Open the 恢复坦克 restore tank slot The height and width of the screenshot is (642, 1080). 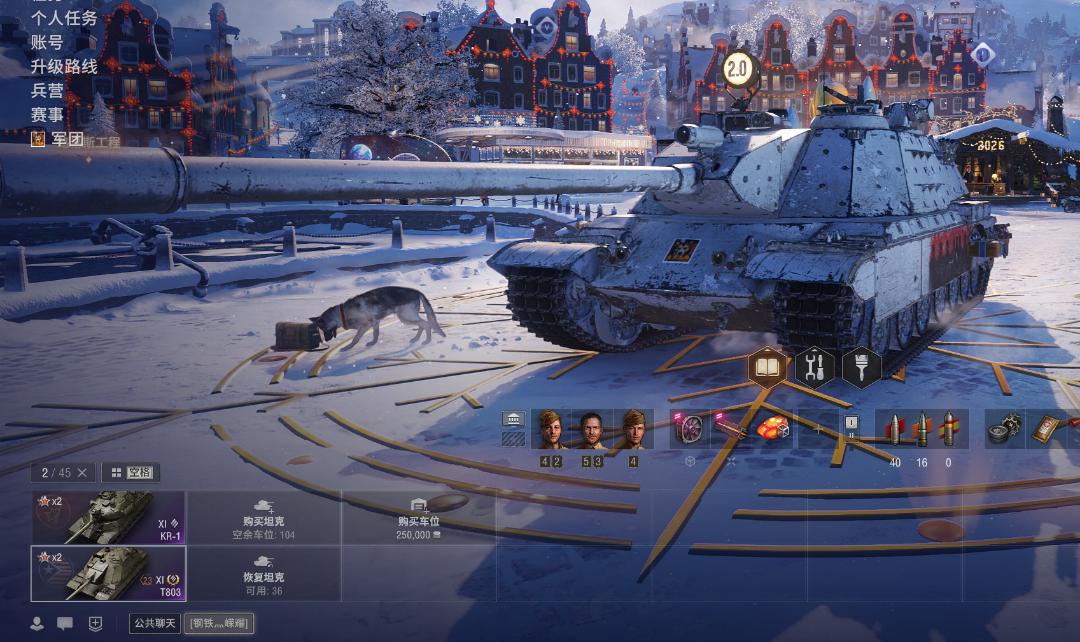tap(265, 573)
